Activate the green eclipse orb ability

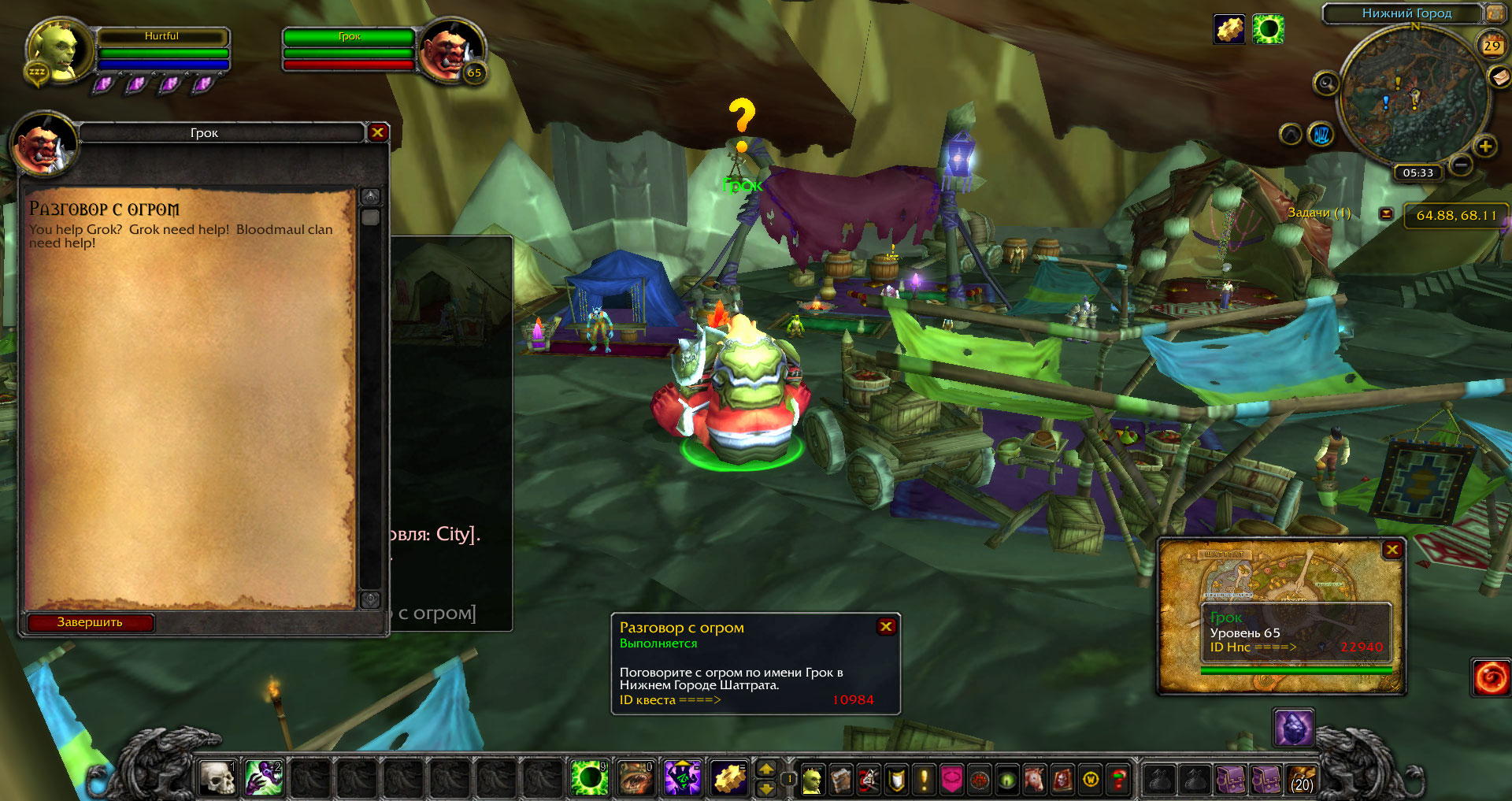pos(589,778)
